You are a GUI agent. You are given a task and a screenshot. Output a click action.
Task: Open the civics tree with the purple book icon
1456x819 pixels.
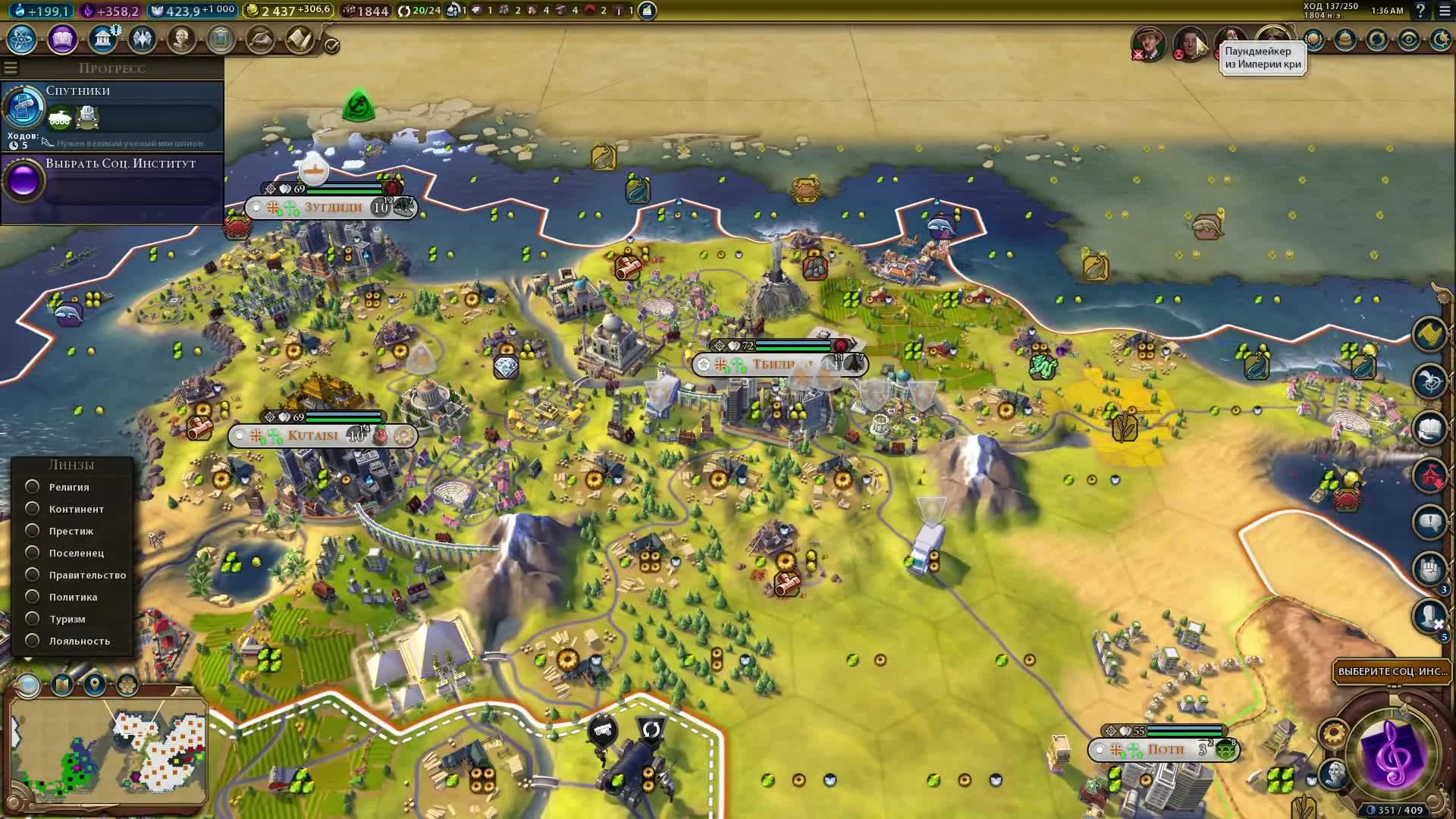coord(64,40)
